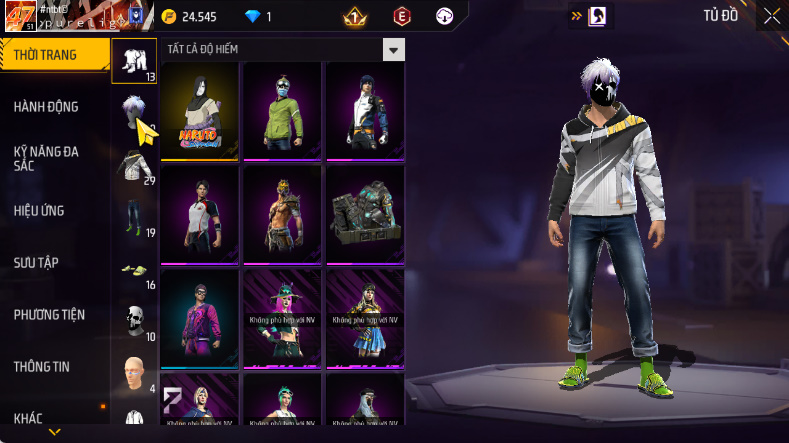Open the Thời Trang tab
Viewport: 789px width, 443px height.
[x=52, y=55]
